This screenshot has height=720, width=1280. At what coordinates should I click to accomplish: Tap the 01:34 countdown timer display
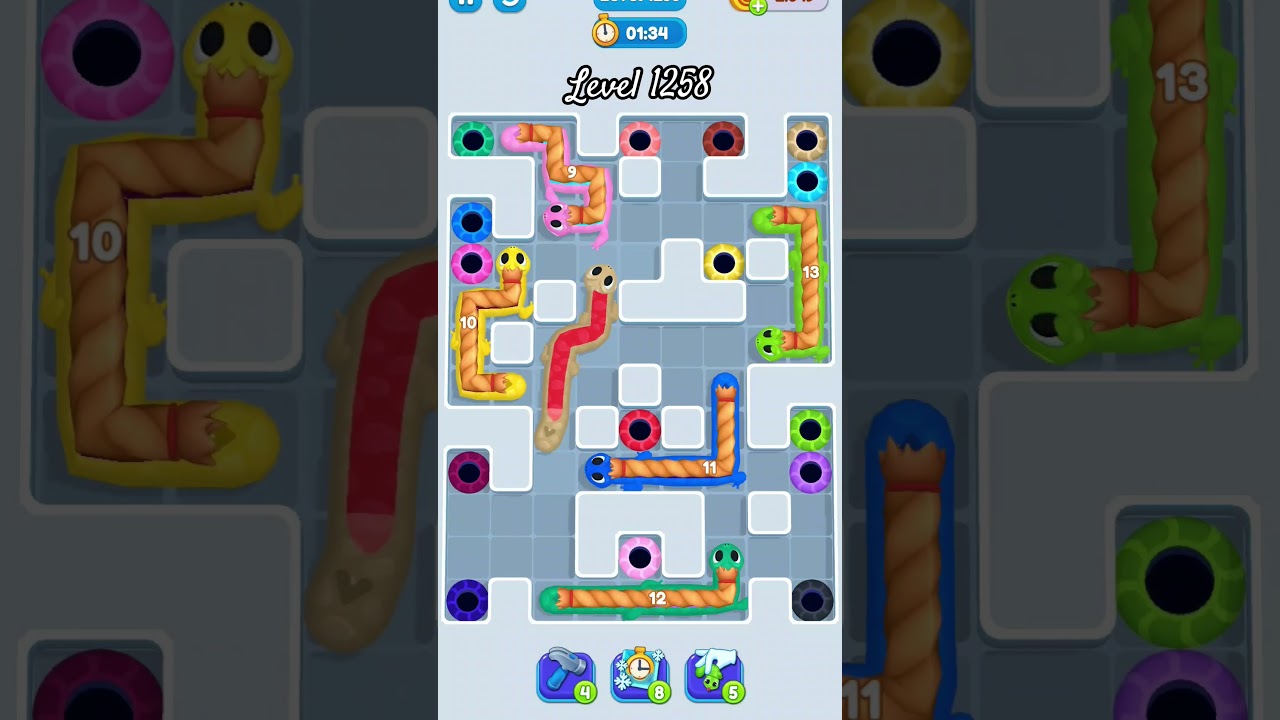648,31
